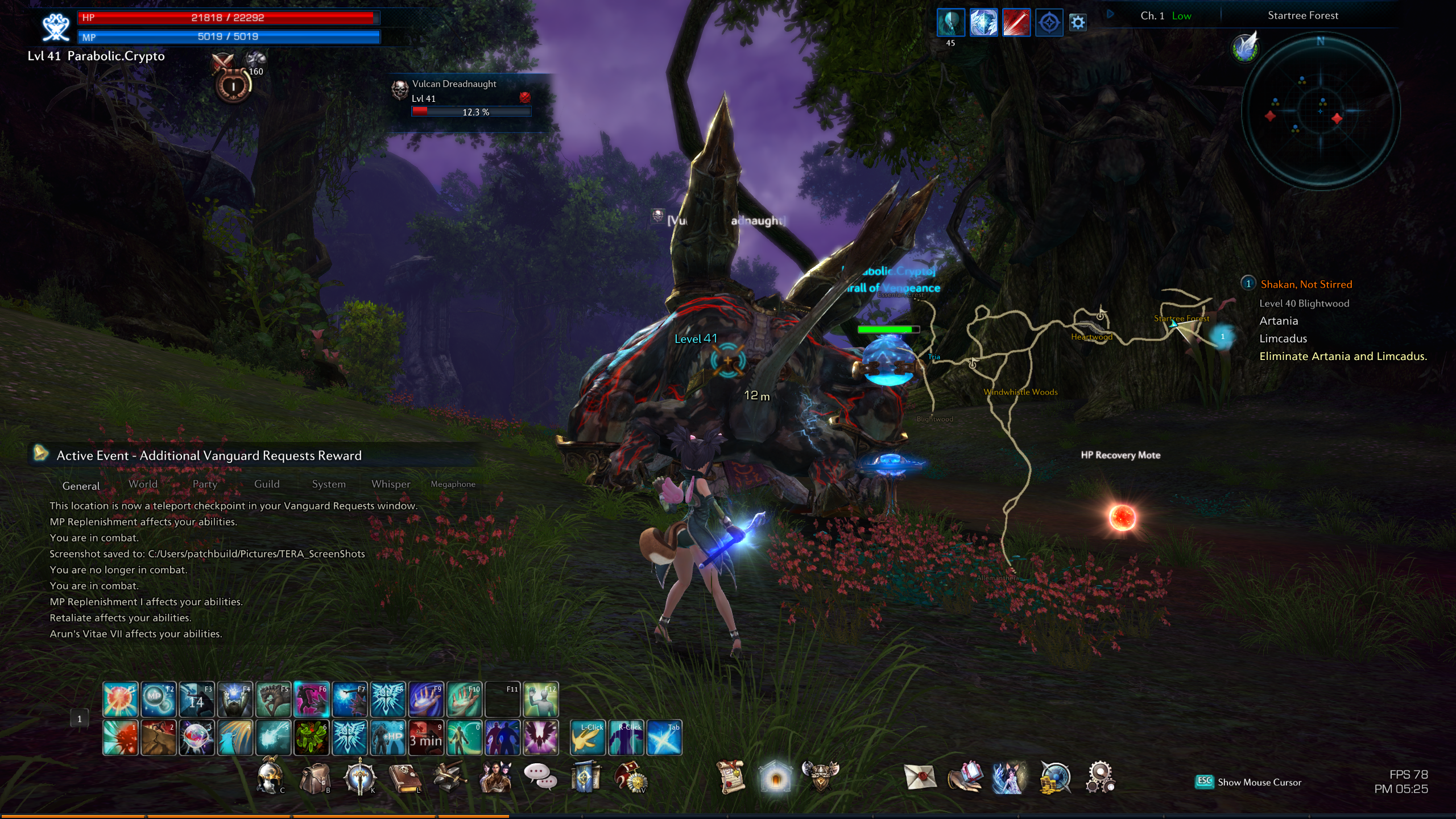
Task: Open the mail envelope icon
Action: [920, 777]
